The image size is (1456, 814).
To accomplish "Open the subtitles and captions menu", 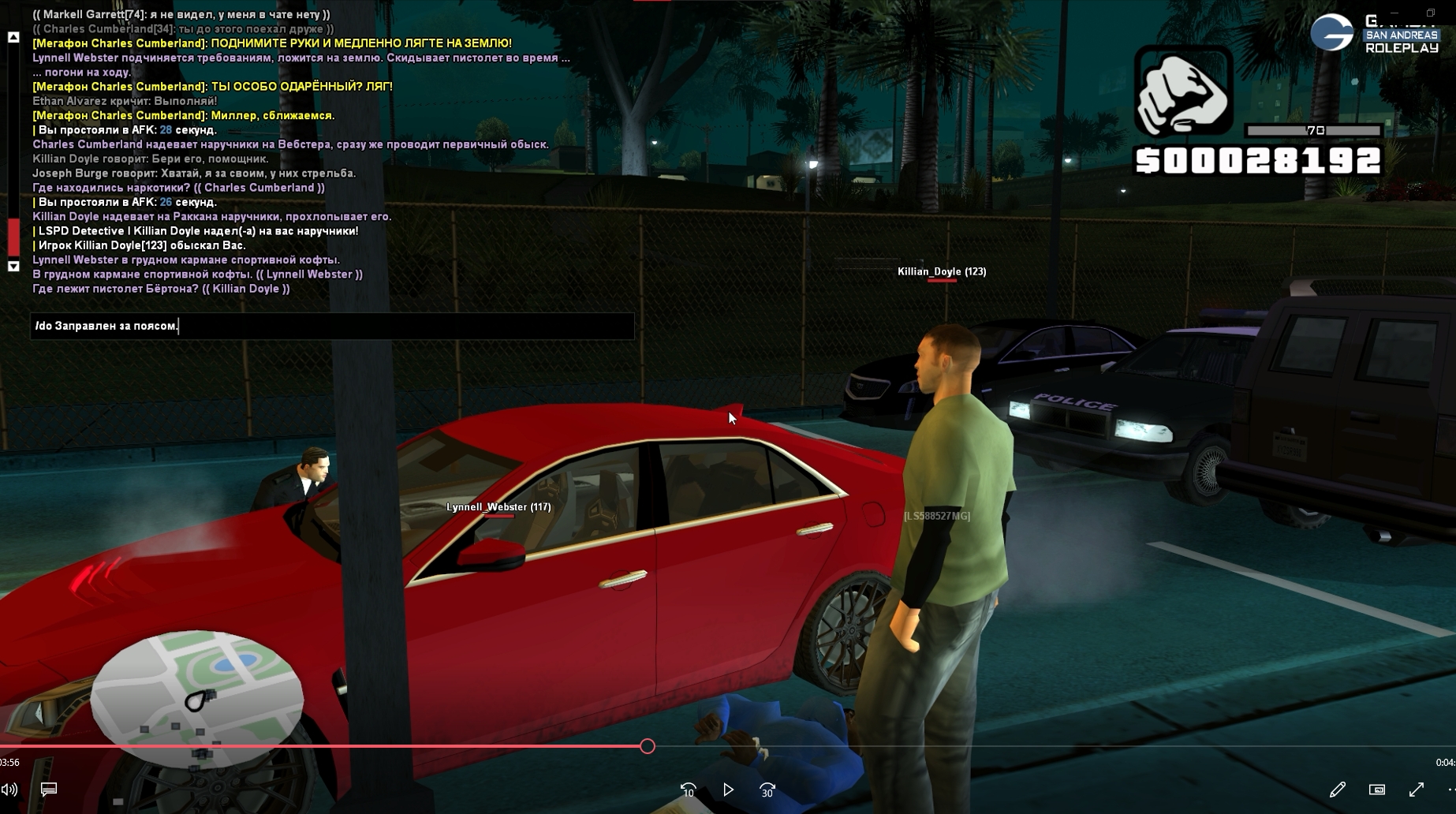I will pyautogui.click(x=49, y=790).
